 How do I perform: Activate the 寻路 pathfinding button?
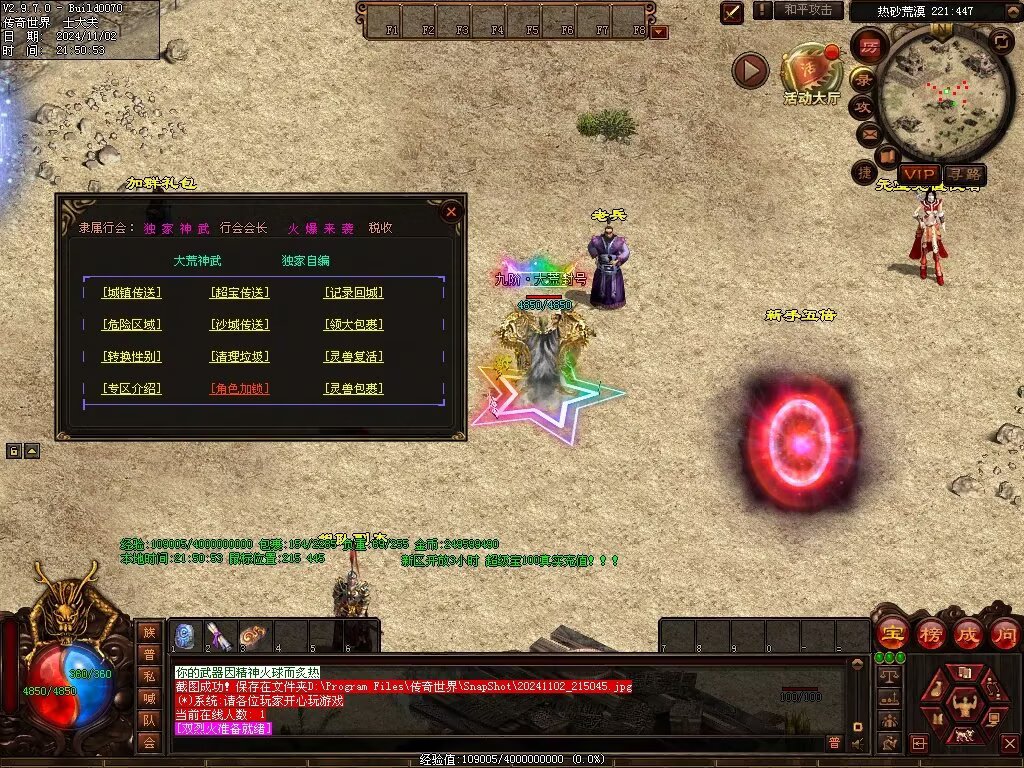[x=963, y=174]
